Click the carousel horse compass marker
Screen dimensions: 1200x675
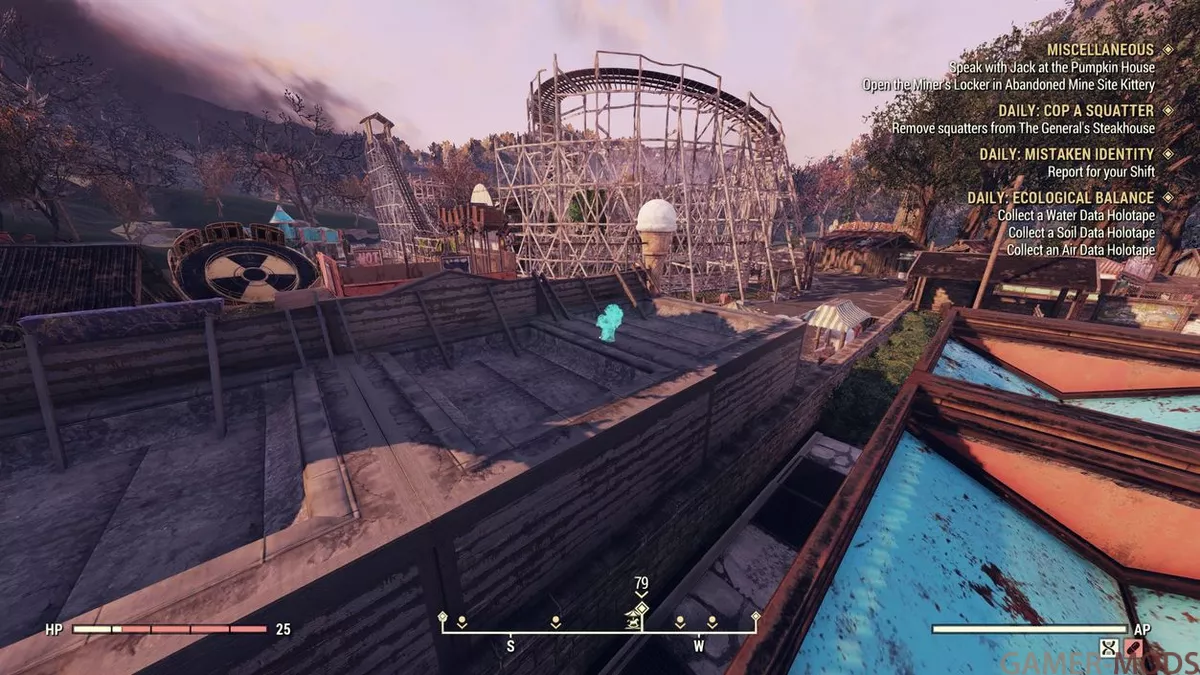coord(633,622)
